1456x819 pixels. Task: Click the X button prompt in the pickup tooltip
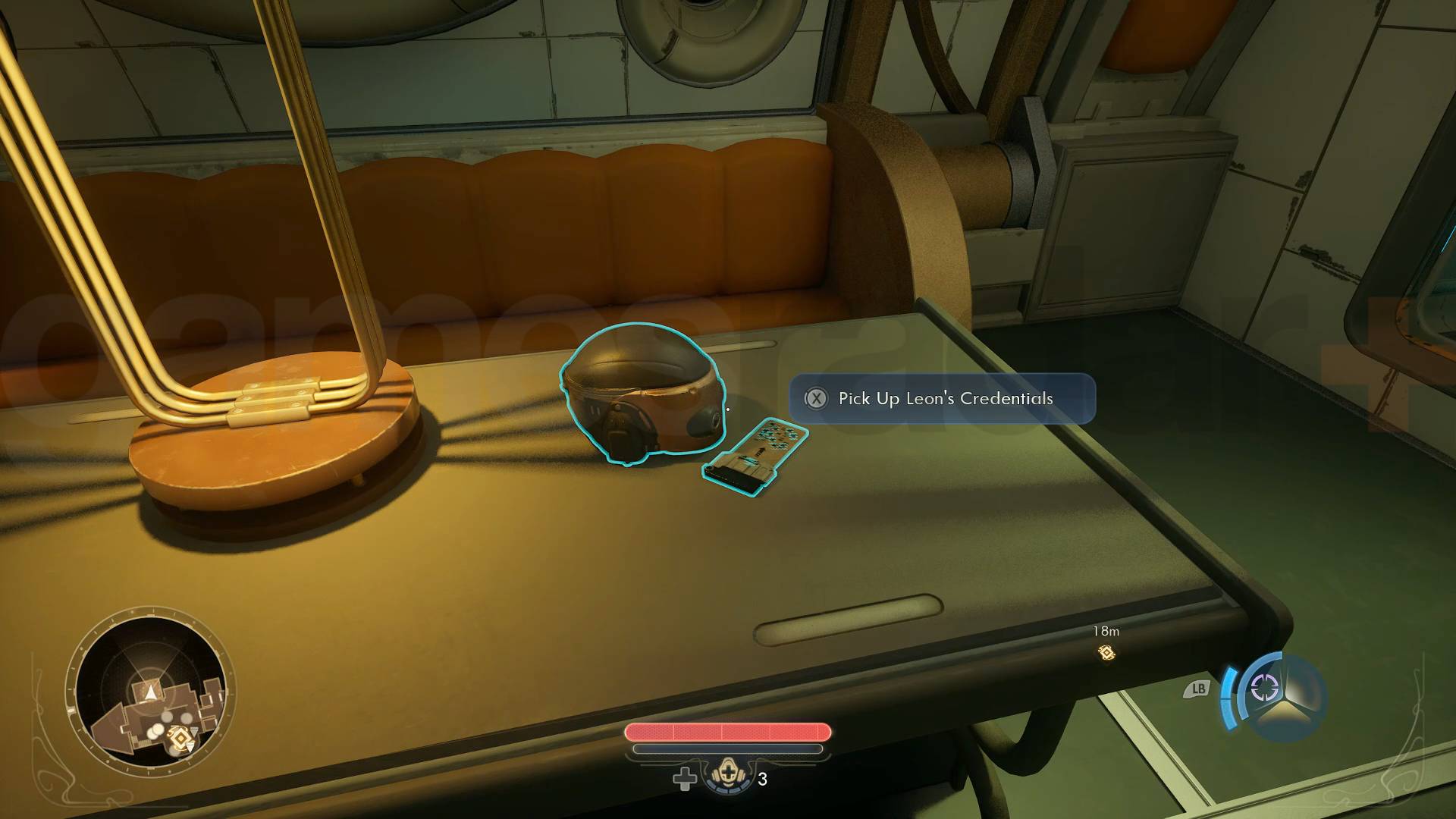pyautogui.click(x=817, y=398)
